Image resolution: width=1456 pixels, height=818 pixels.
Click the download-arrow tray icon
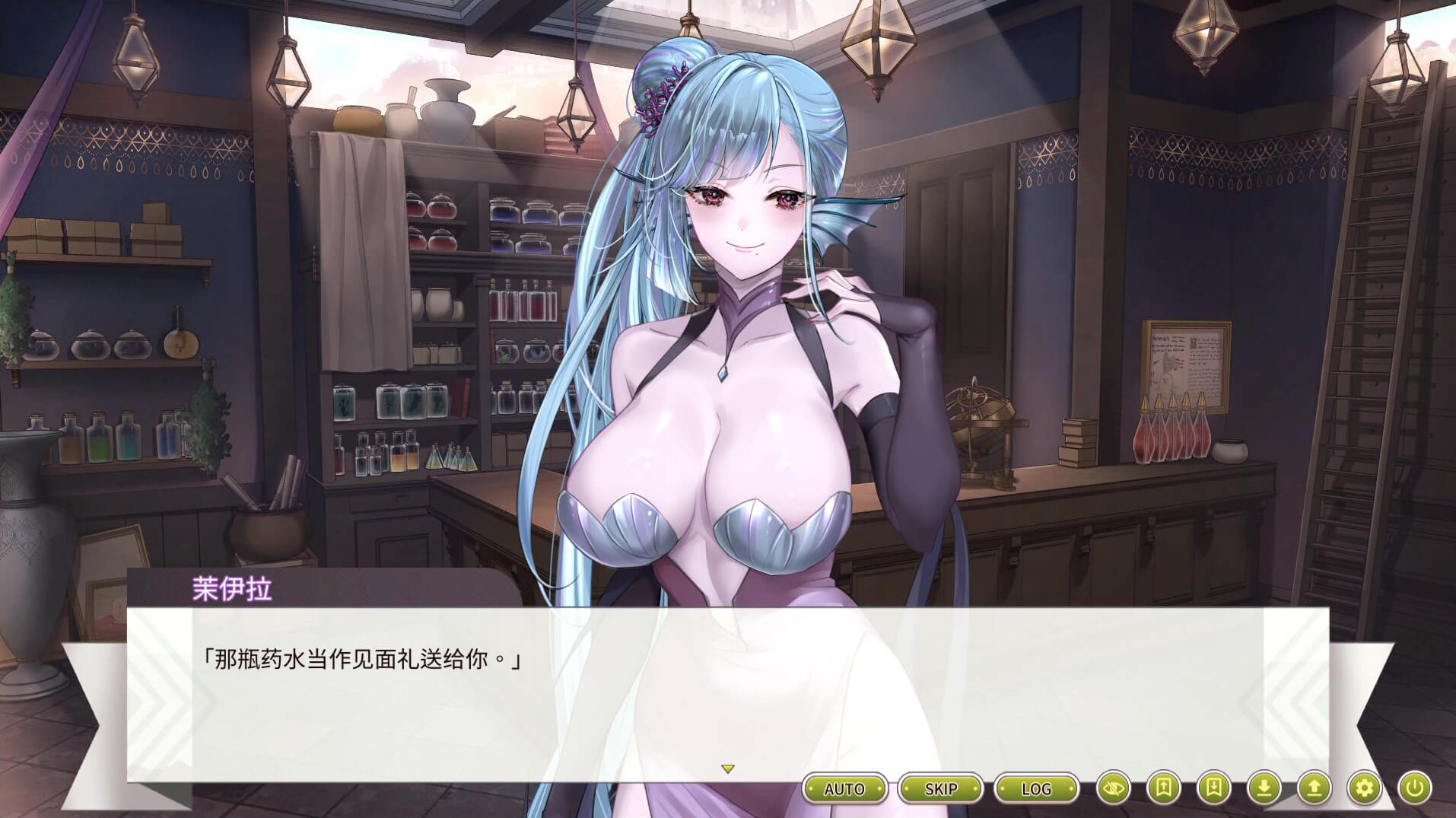[1264, 788]
